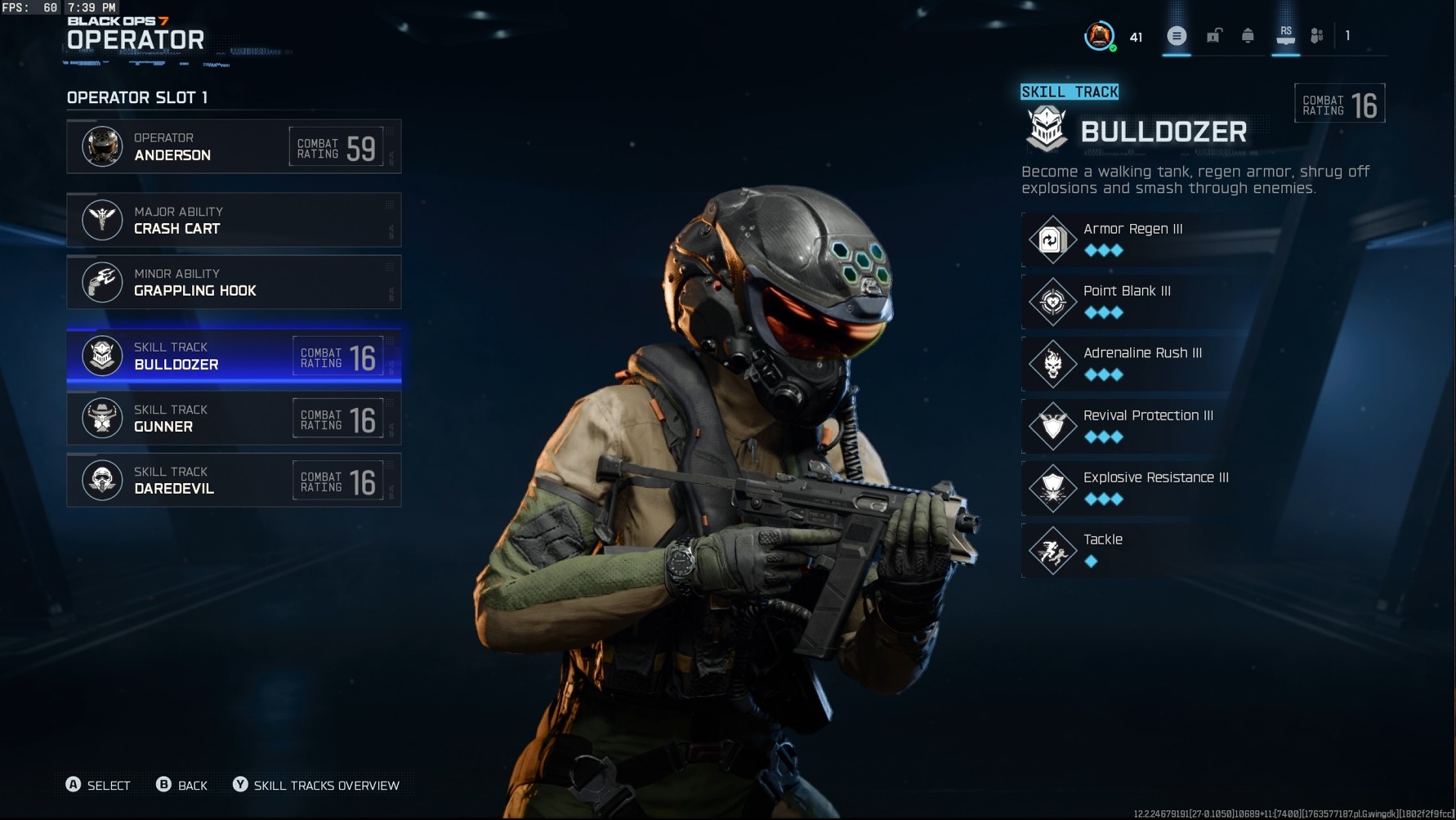Click the Adrenaline Rush III icon
Viewport: 1456px width, 820px height.
[1052, 363]
